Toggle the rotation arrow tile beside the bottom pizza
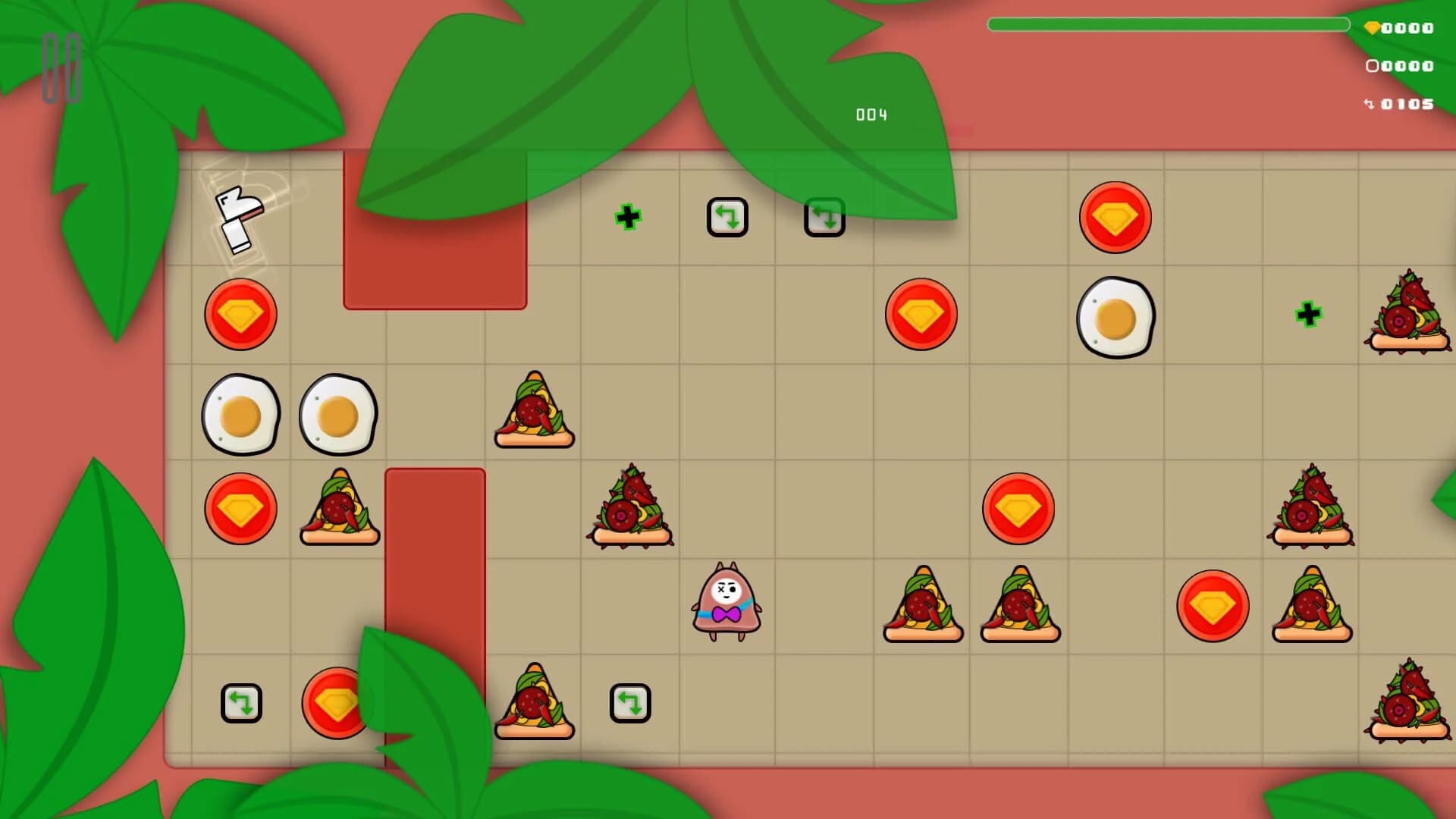1456x819 pixels. pos(630,703)
